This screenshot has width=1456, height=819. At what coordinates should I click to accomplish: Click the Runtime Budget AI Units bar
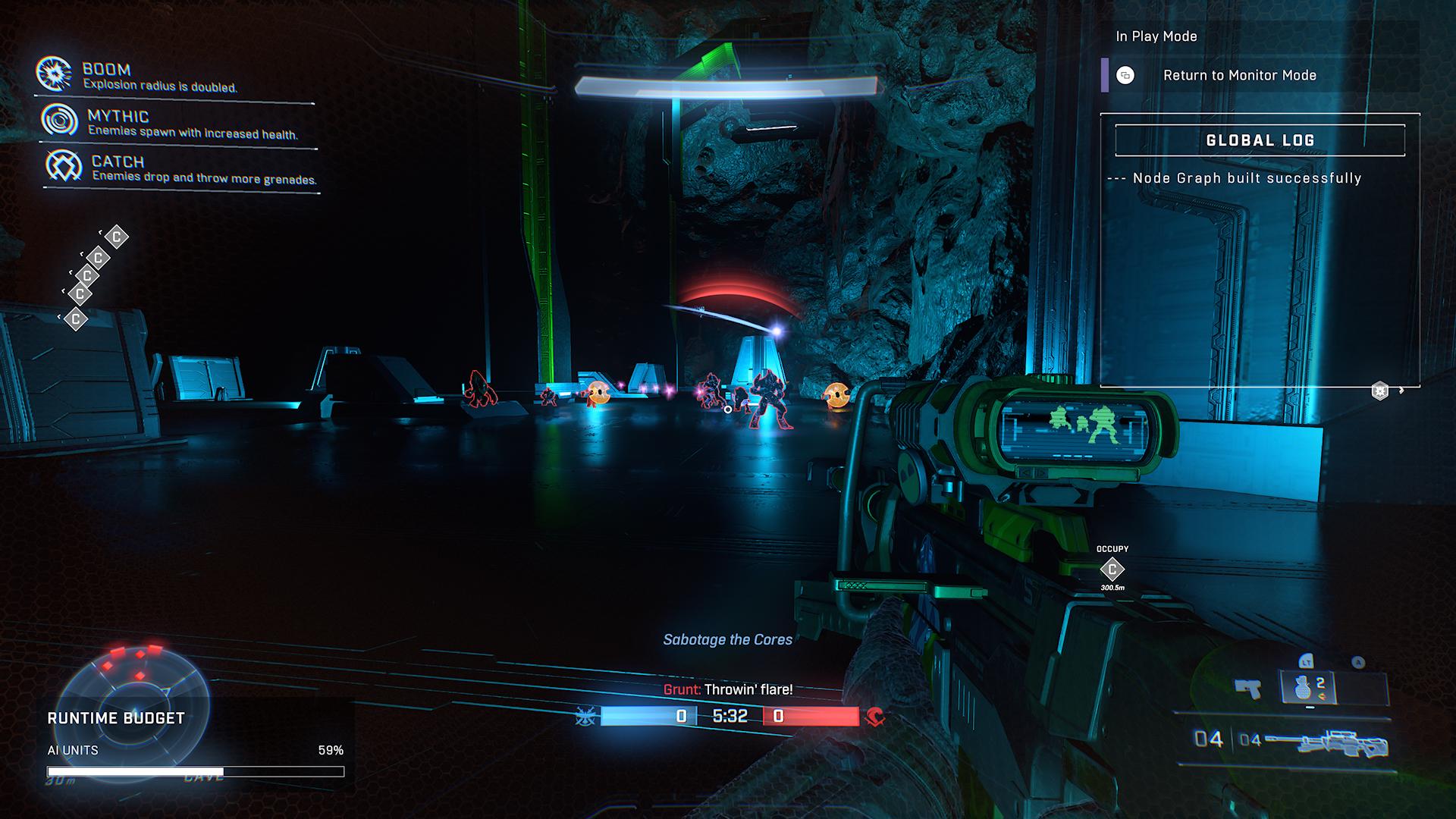[196, 772]
